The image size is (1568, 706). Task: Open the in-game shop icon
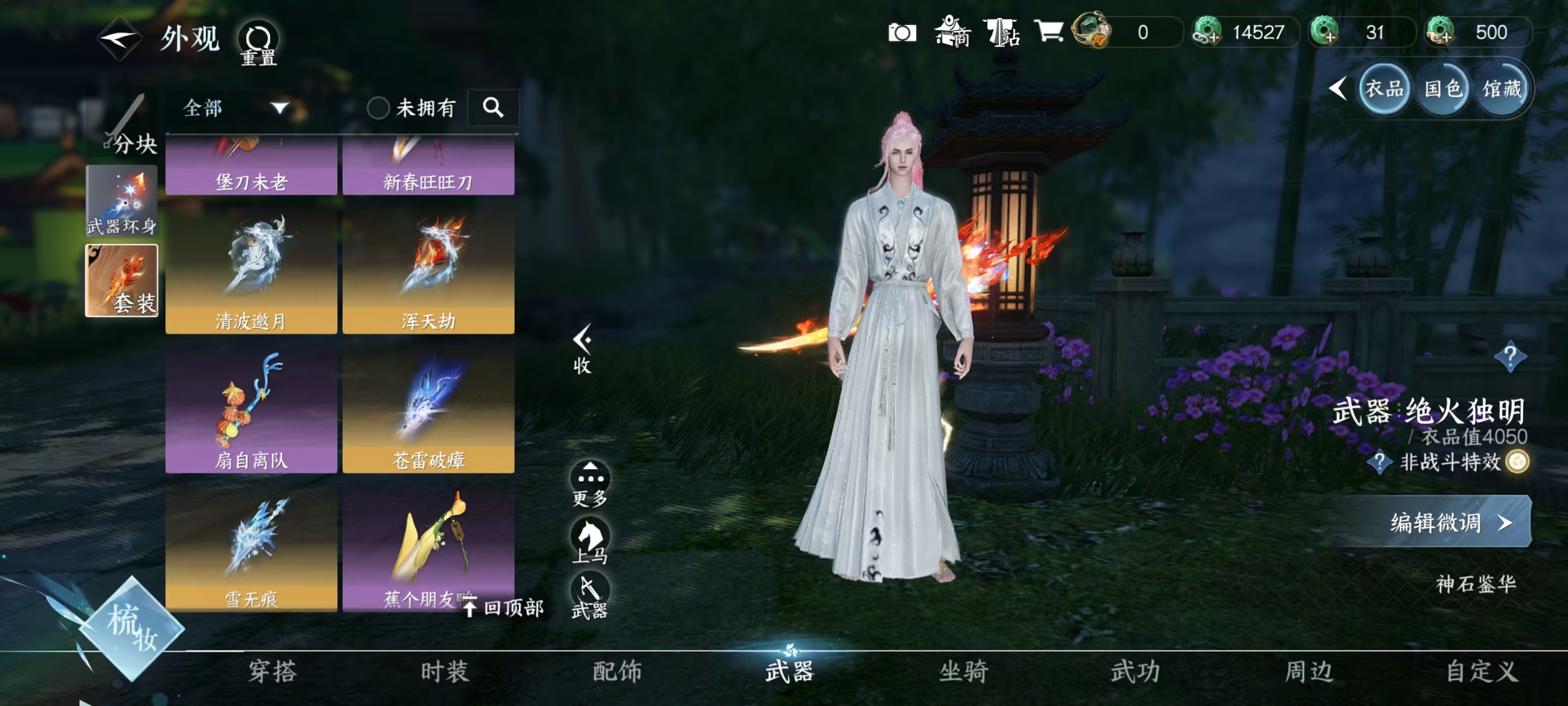(x=951, y=34)
